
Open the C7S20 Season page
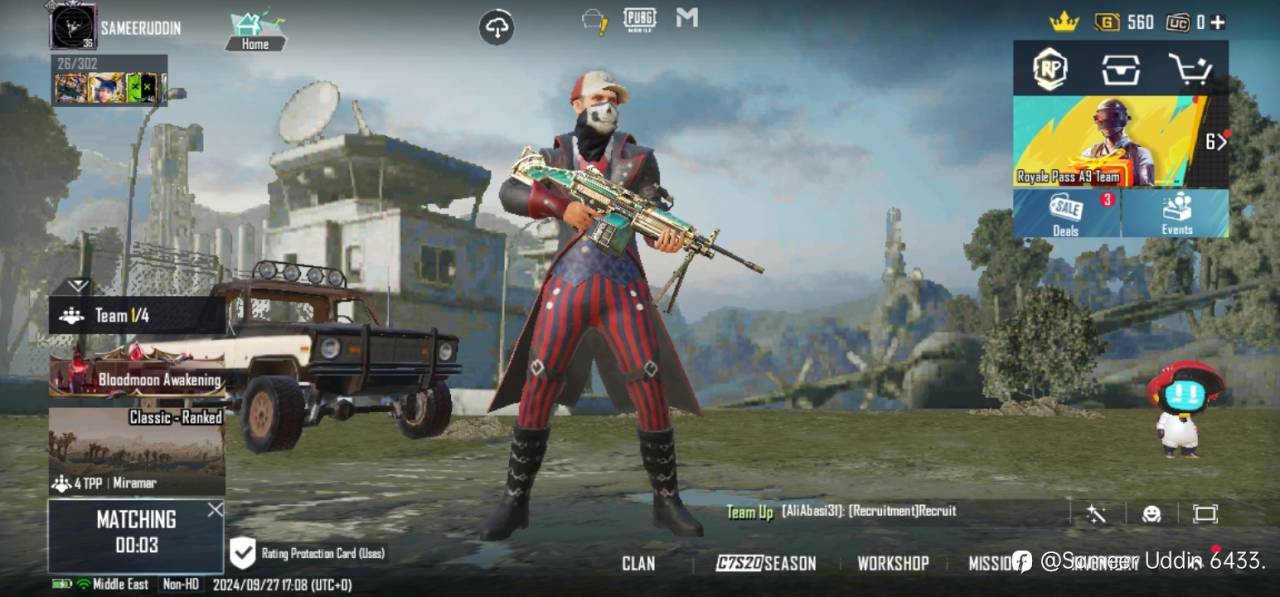pos(766,563)
